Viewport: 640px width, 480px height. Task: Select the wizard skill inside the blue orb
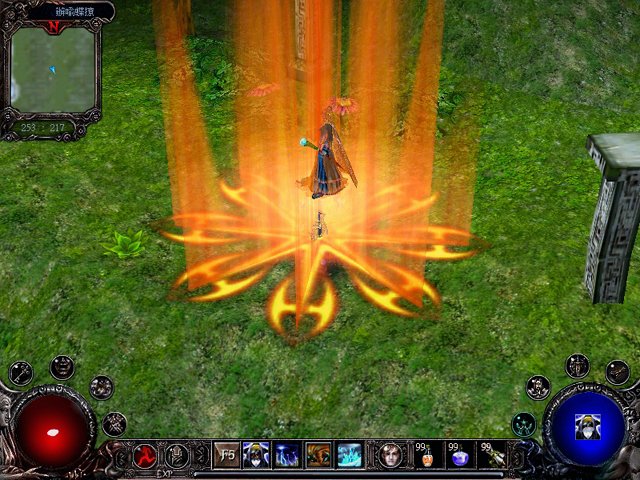click(x=583, y=426)
